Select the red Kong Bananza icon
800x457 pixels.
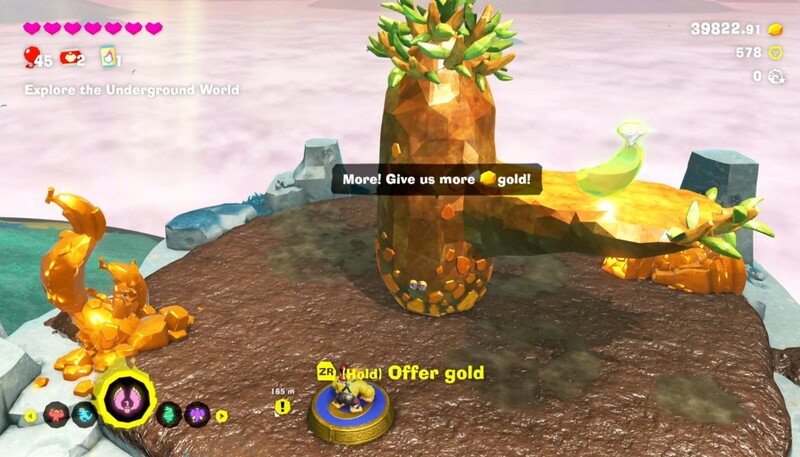point(56,415)
